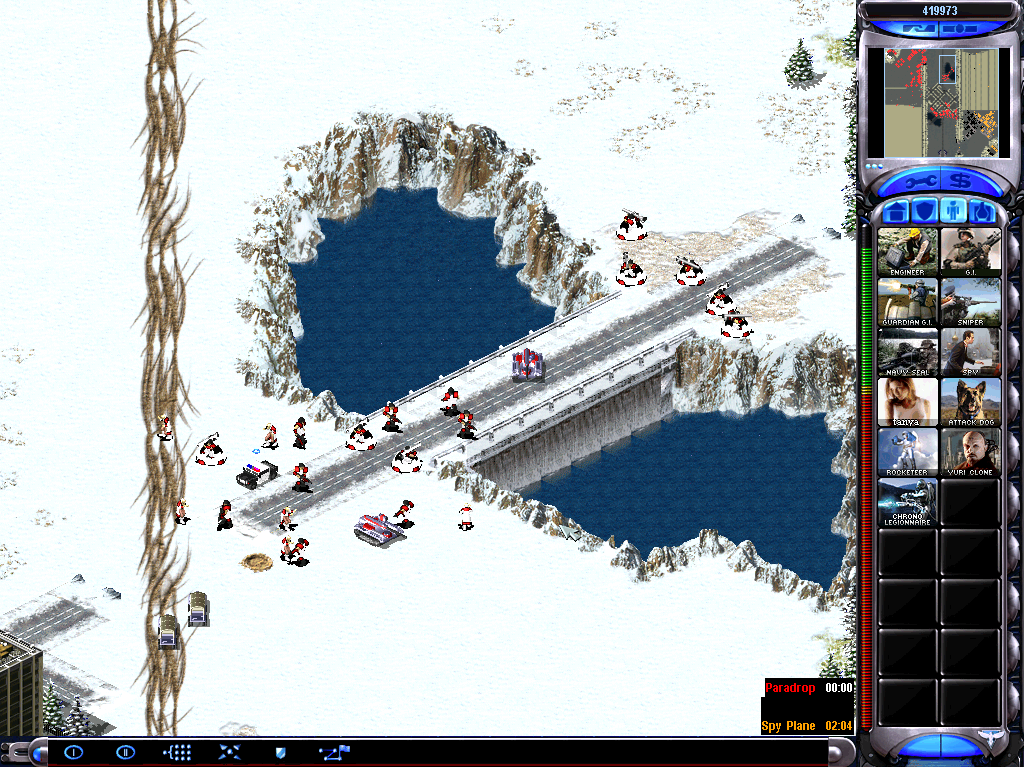Switch to the vehicles build tab
This screenshot has height=767, width=1024.
[982, 212]
